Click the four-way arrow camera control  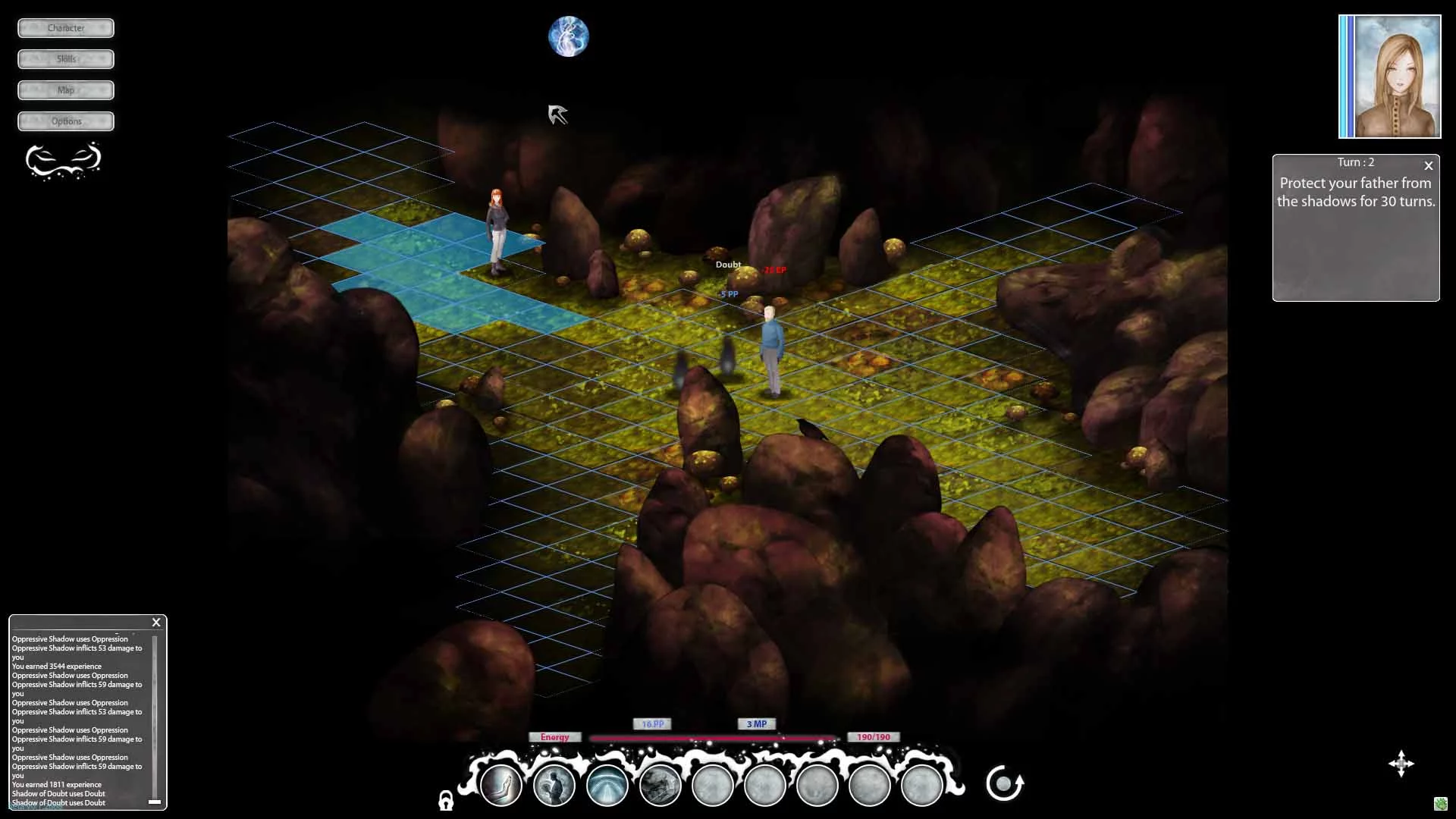point(1401,764)
